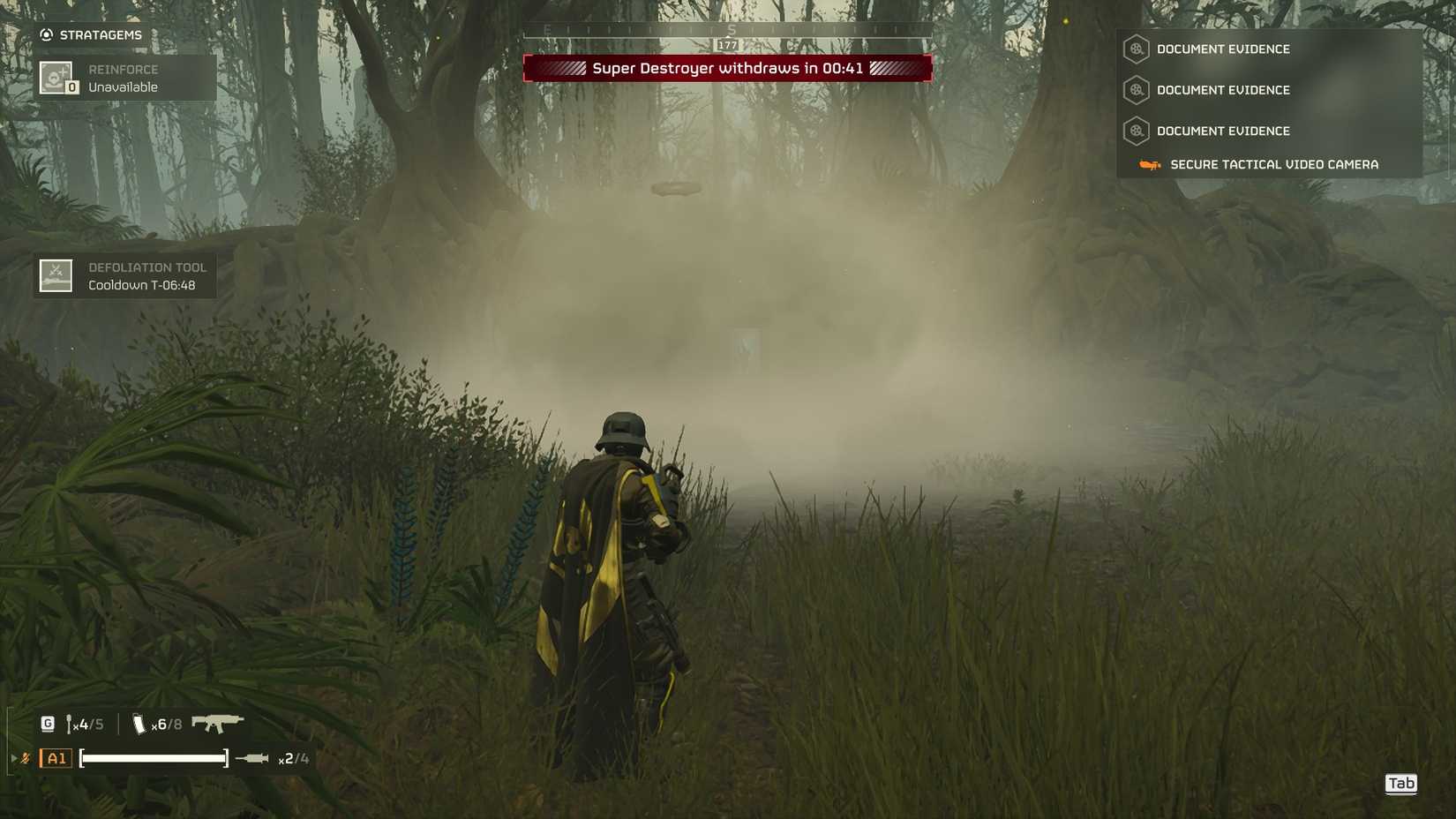The width and height of the screenshot is (1456, 819).
Task: Click the Stratagems panel header icon
Action: (44, 34)
